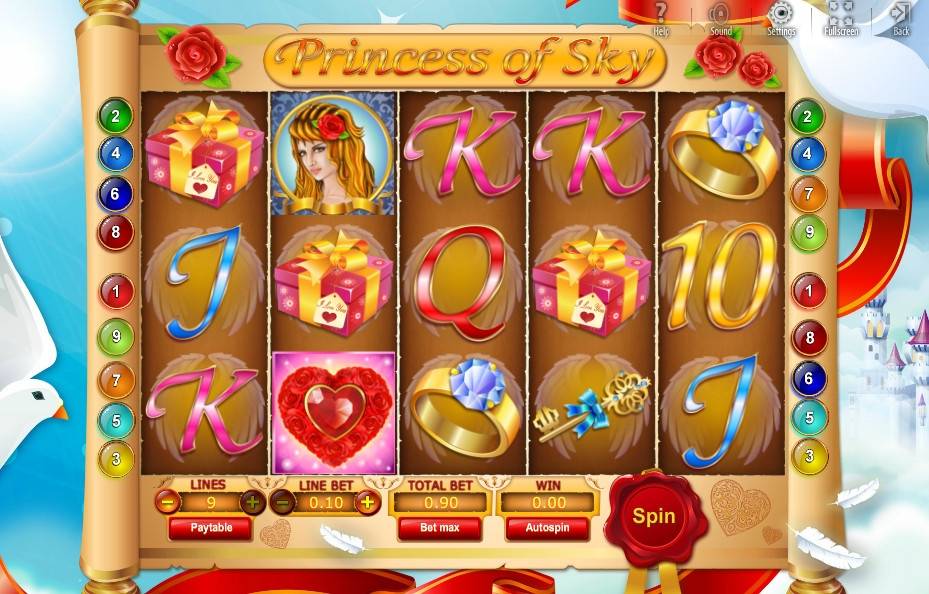Raise the line bet amount

[x=368, y=503]
